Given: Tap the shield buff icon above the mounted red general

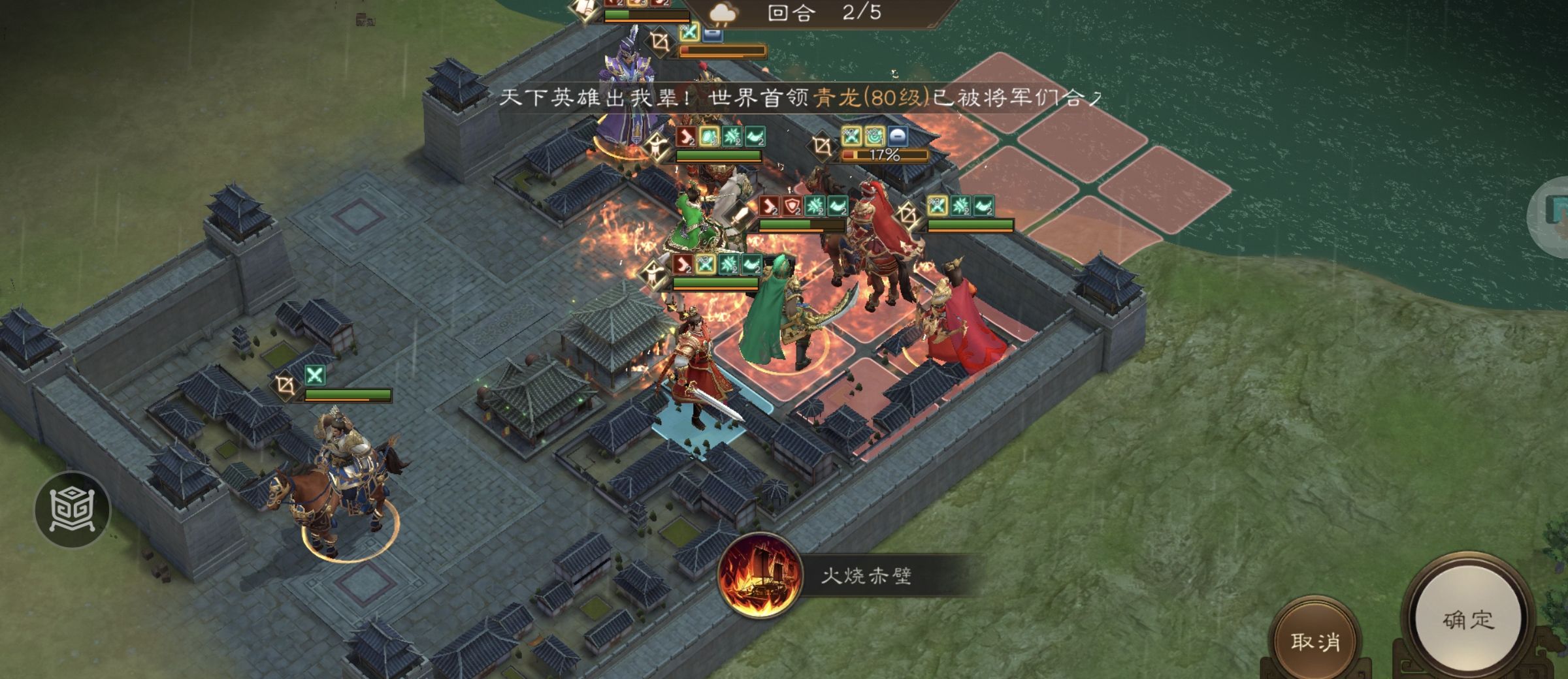Looking at the screenshot, I should point(791,206).
